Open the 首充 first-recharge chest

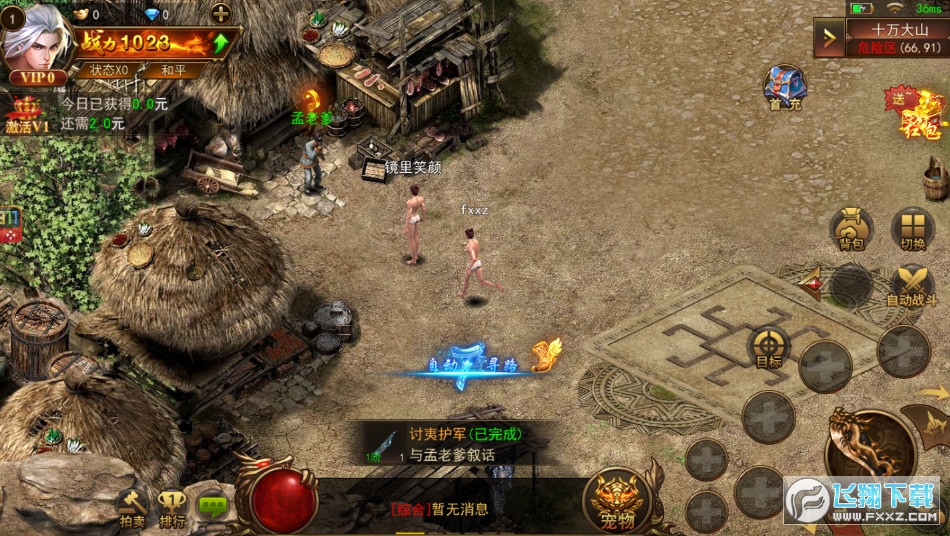click(785, 87)
